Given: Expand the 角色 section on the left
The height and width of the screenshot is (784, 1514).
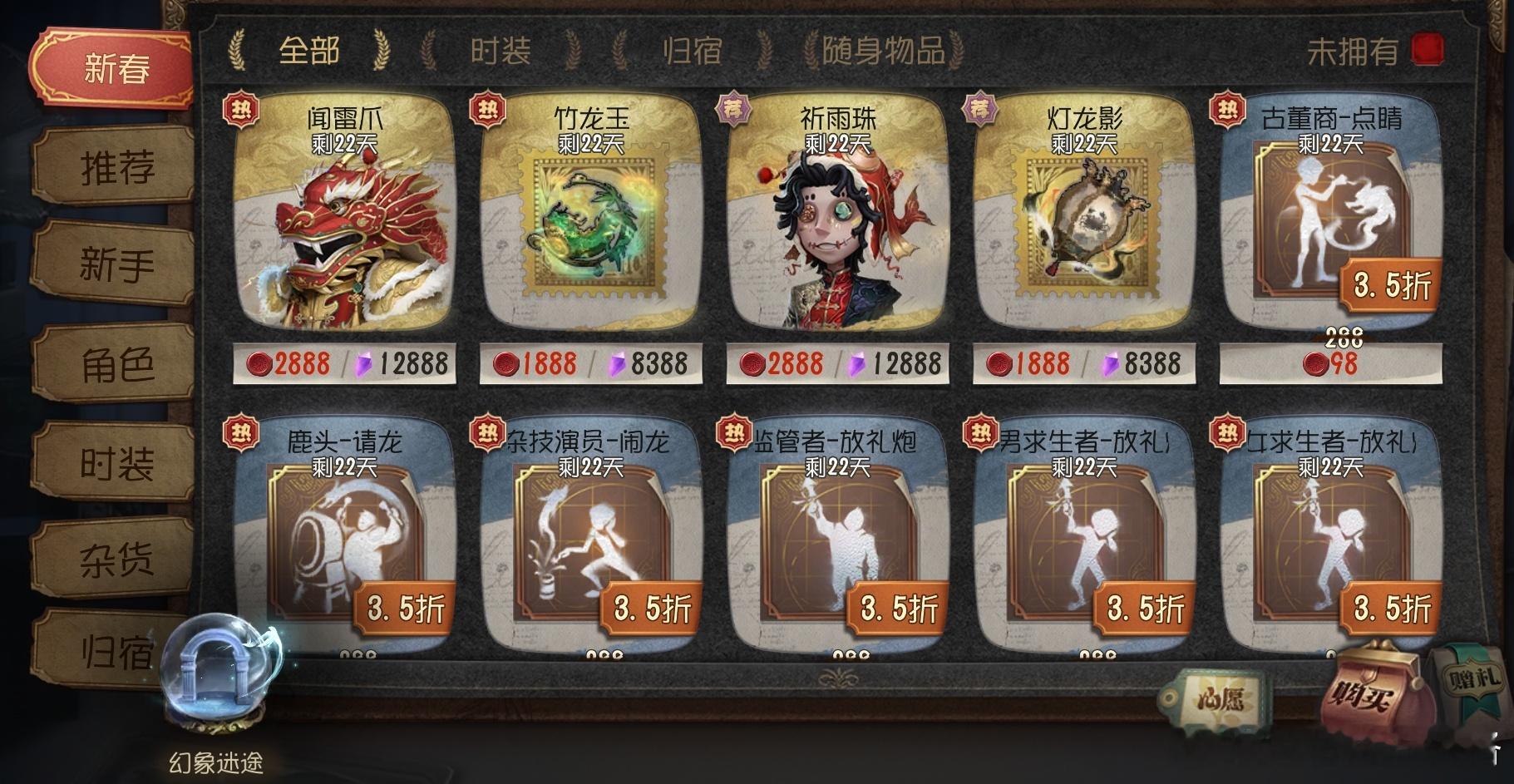Looking at the screenshot, I should tap(117, 364).
